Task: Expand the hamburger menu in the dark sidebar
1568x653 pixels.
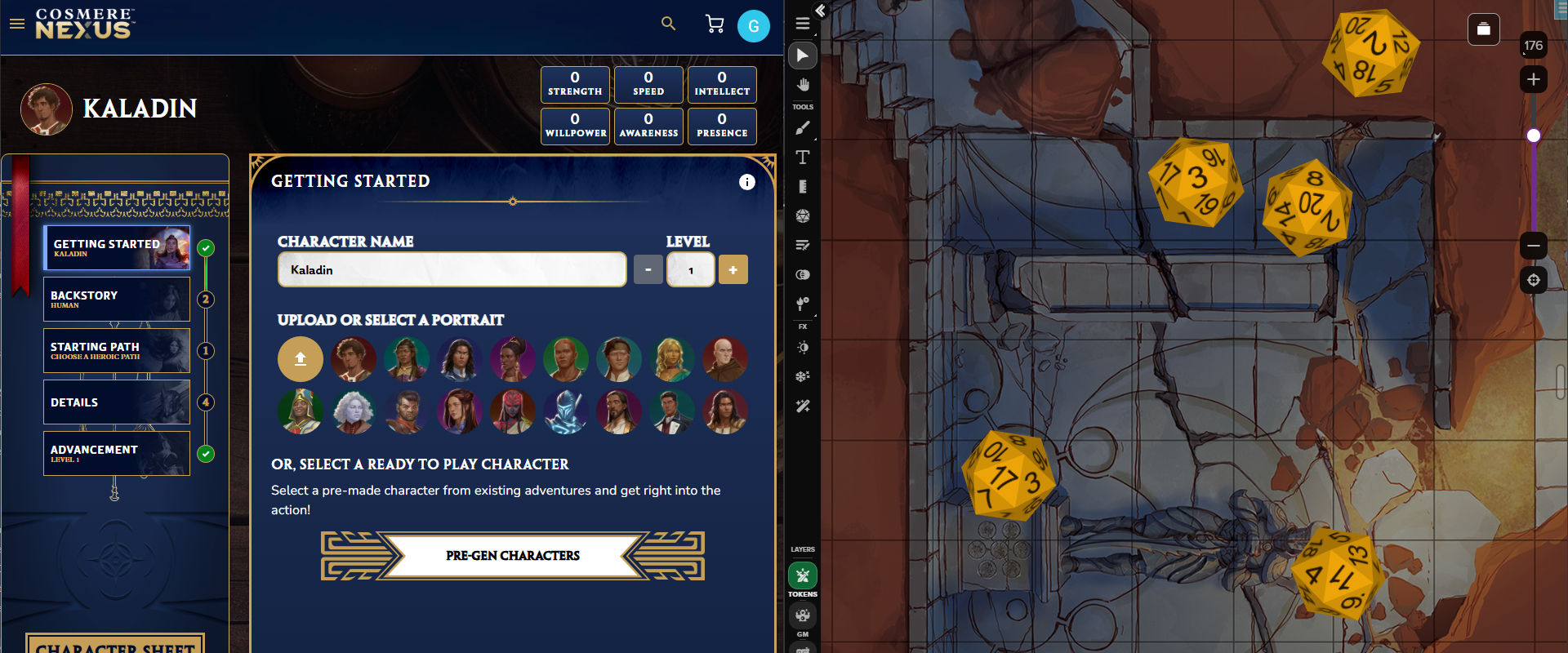Action: coord(803,24)
